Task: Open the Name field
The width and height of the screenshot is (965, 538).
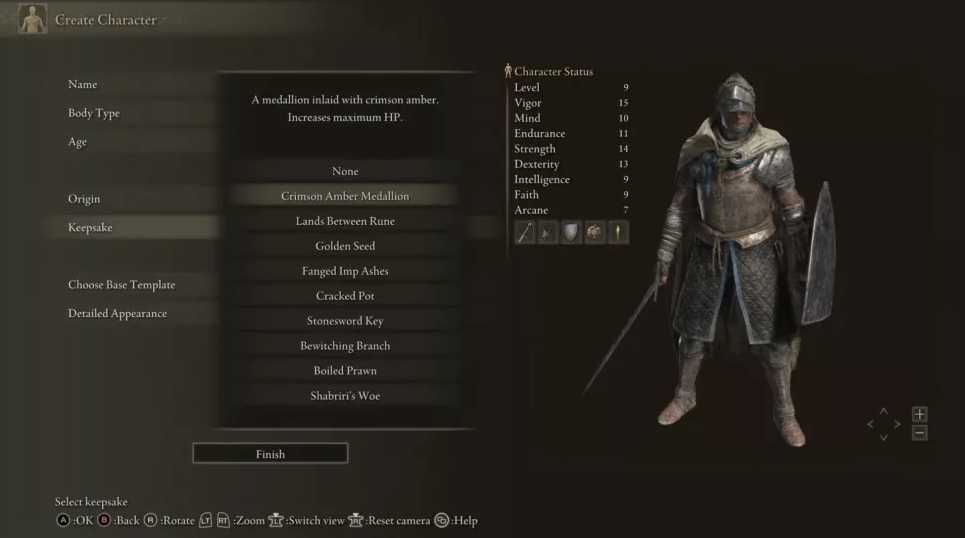Action: point(83,85)
